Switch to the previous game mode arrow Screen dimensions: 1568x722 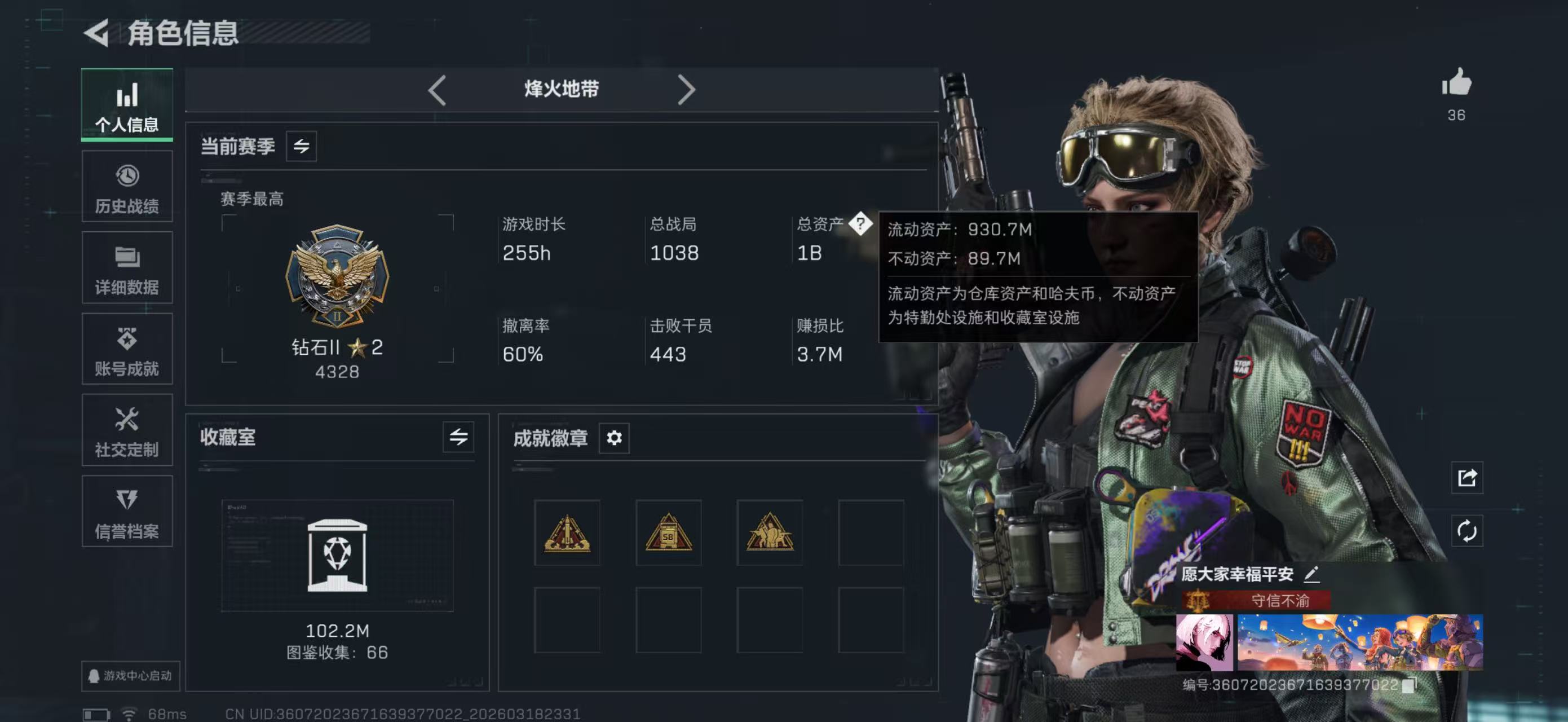pyautogui.click(x=437, y=90)
